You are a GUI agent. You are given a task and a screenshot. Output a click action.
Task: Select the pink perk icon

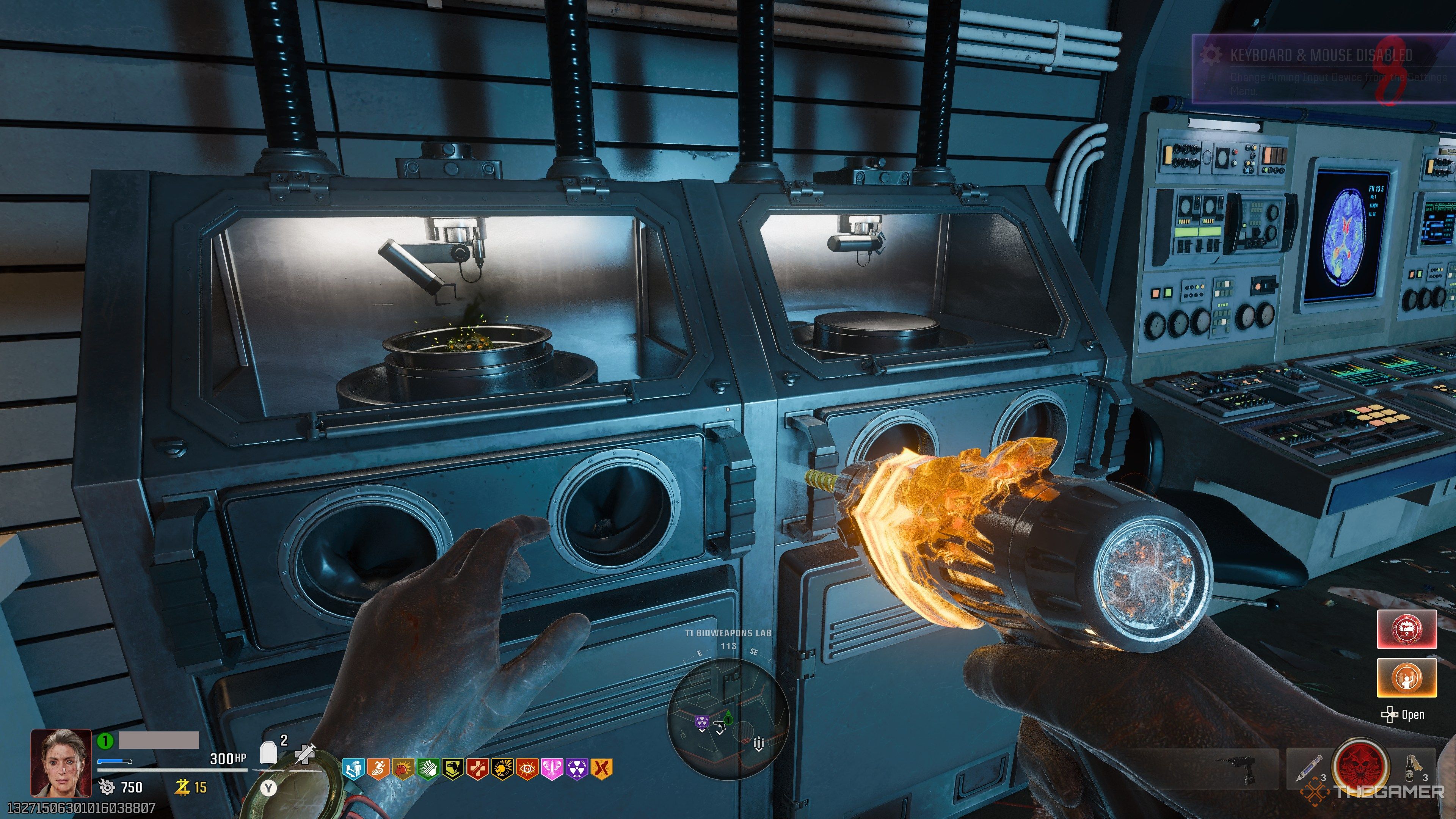[x=552, y=769]
